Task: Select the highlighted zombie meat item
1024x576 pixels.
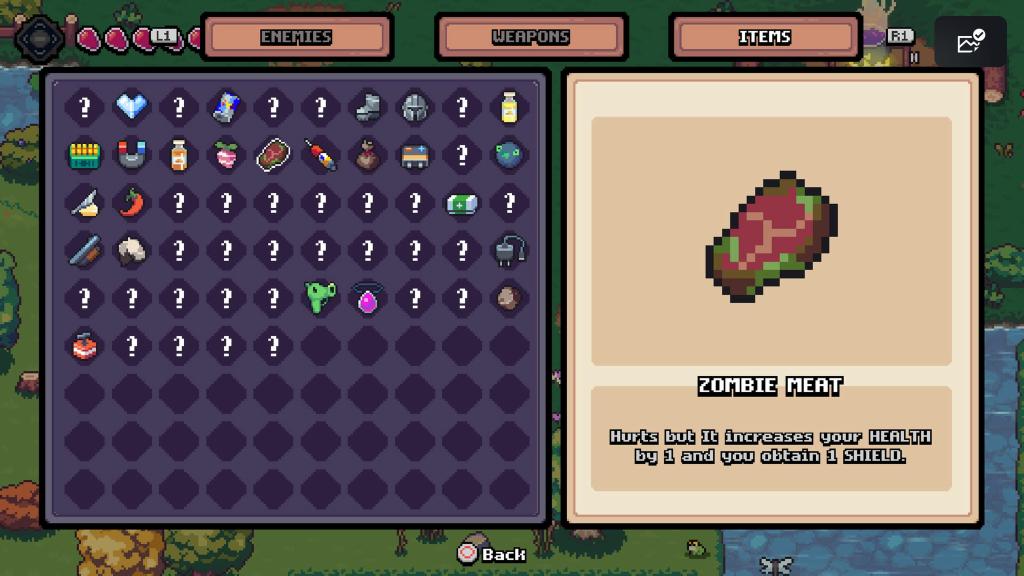Action: (273, 155)
